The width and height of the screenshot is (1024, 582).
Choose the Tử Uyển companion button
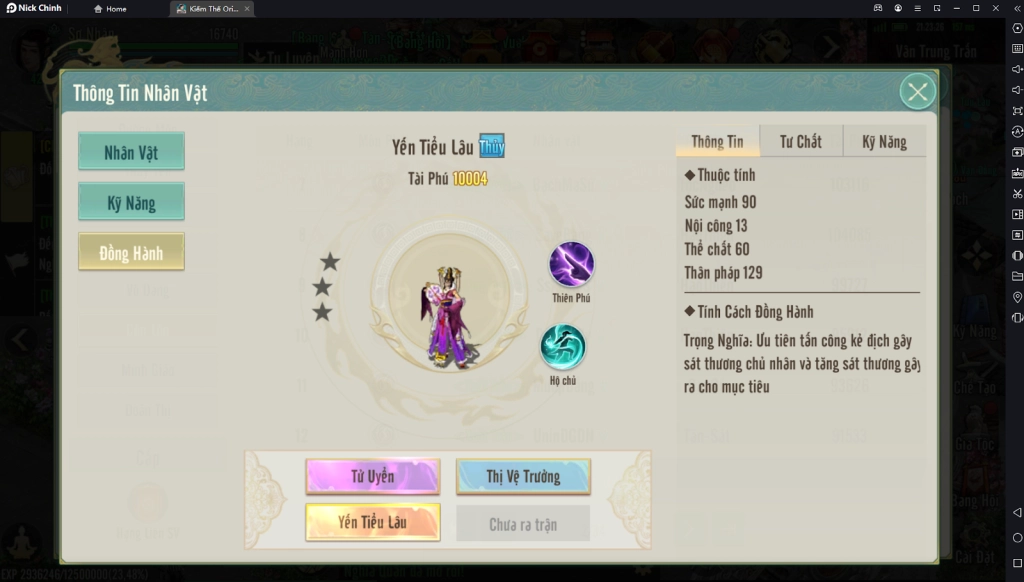pos(373,476)
